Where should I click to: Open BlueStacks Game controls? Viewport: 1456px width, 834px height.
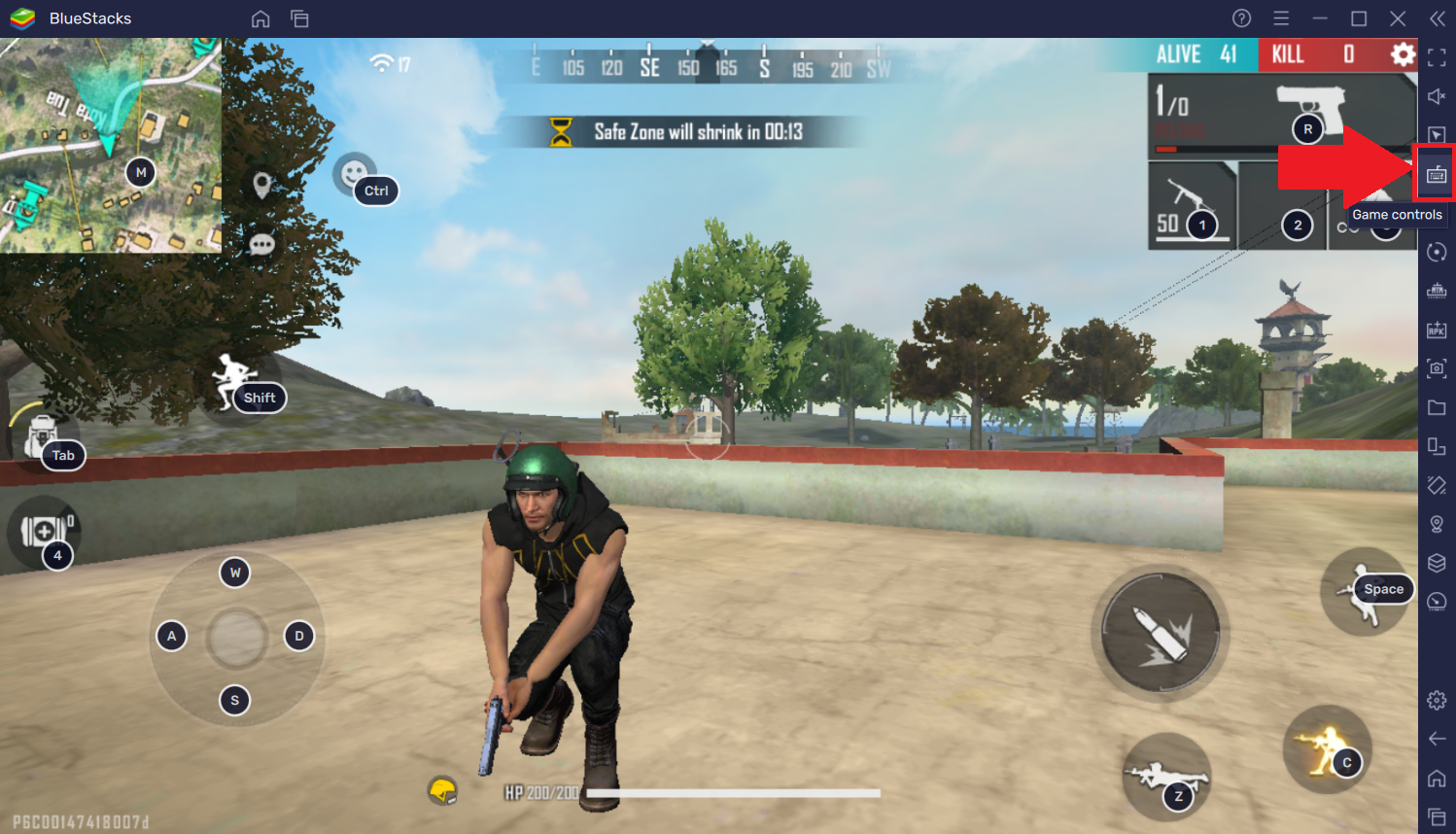1437,175
